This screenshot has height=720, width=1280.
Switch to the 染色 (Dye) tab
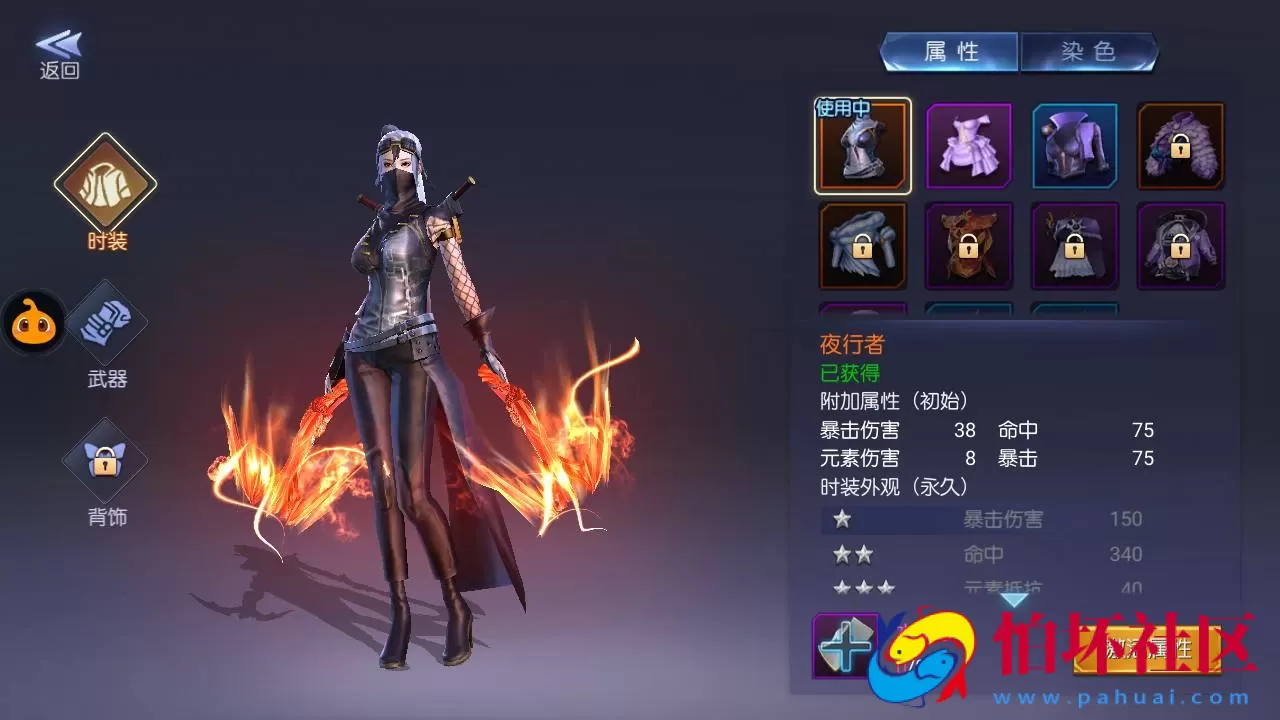1089,51
